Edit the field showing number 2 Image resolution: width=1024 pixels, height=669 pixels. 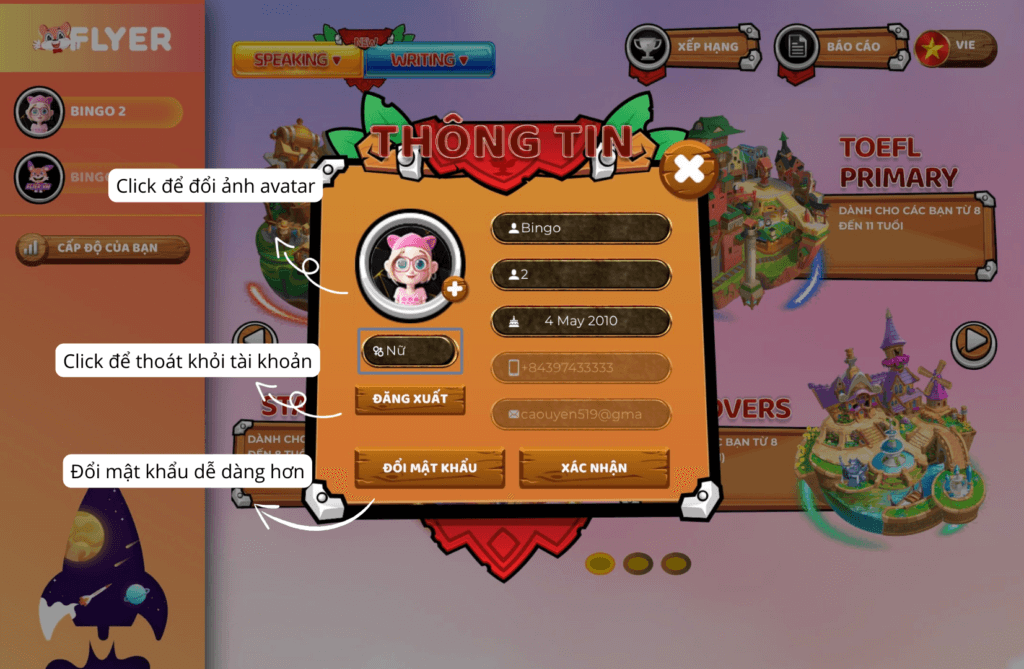580,274
